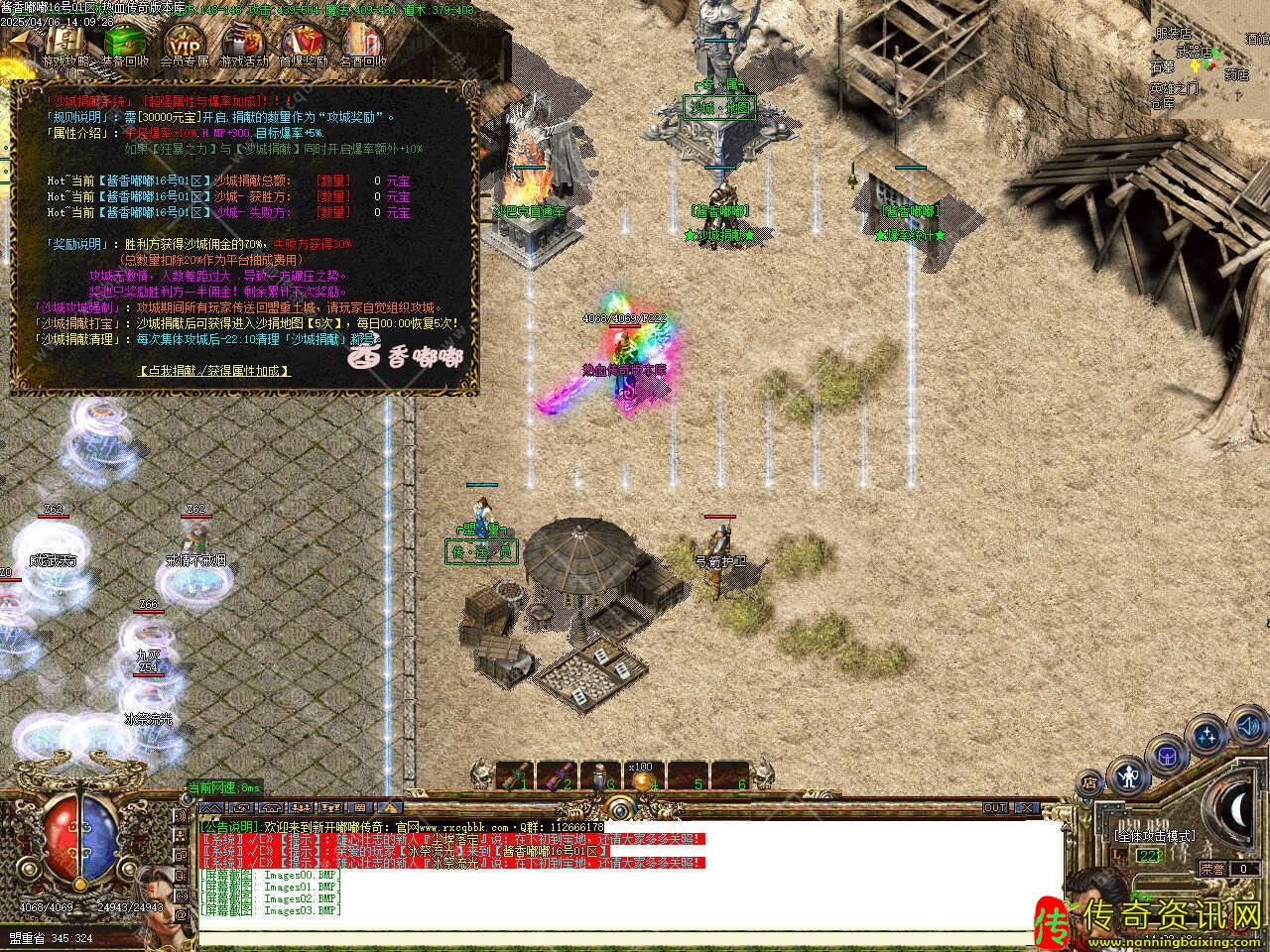The width and height of the screenshot is (1270, 952).
Task: Open the 首爆奖励 gift box icon
Action: click(x=303, y=42)
